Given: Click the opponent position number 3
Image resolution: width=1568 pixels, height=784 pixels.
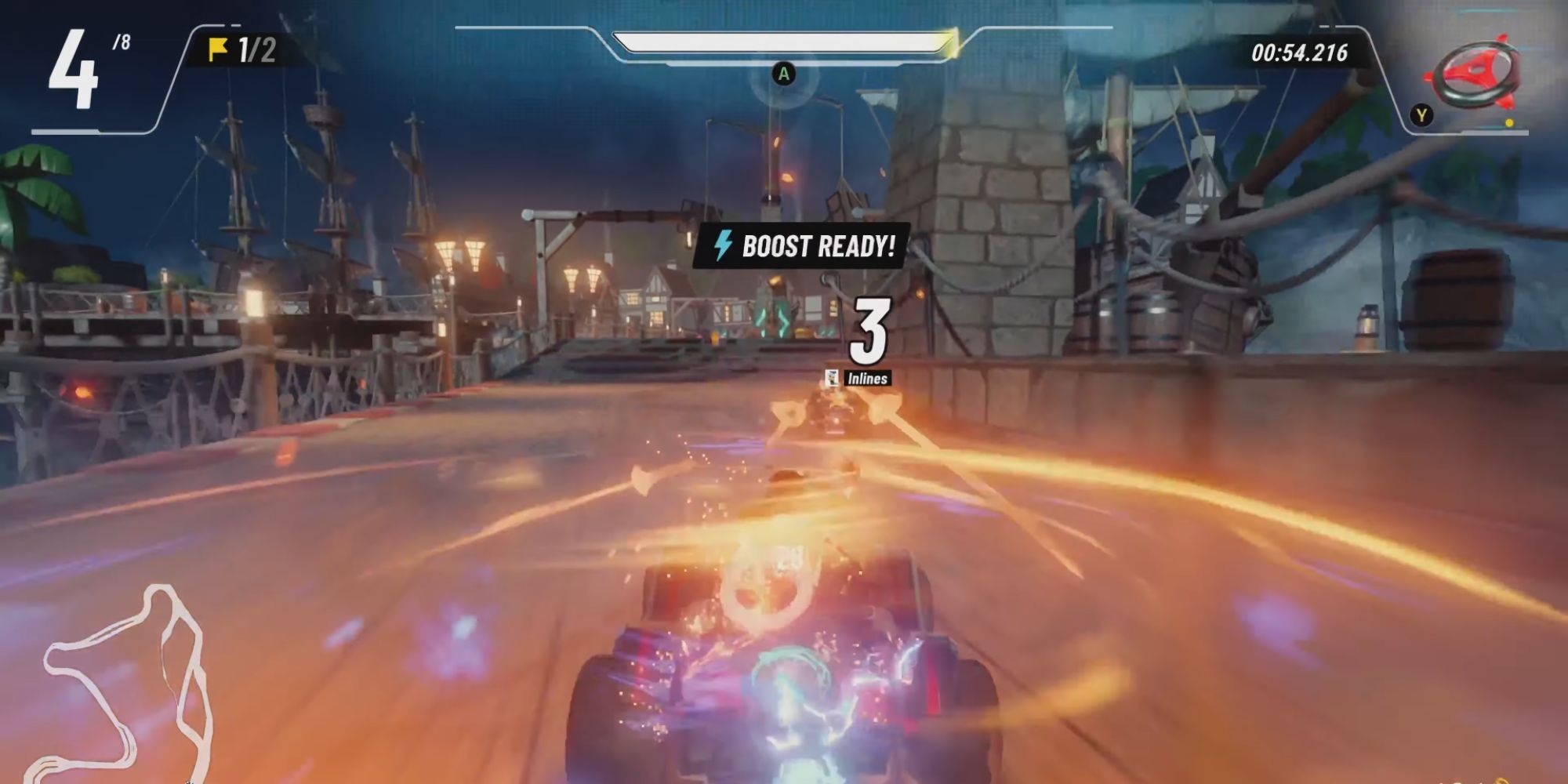Looking at the screenshot, I should pos(870,330).
